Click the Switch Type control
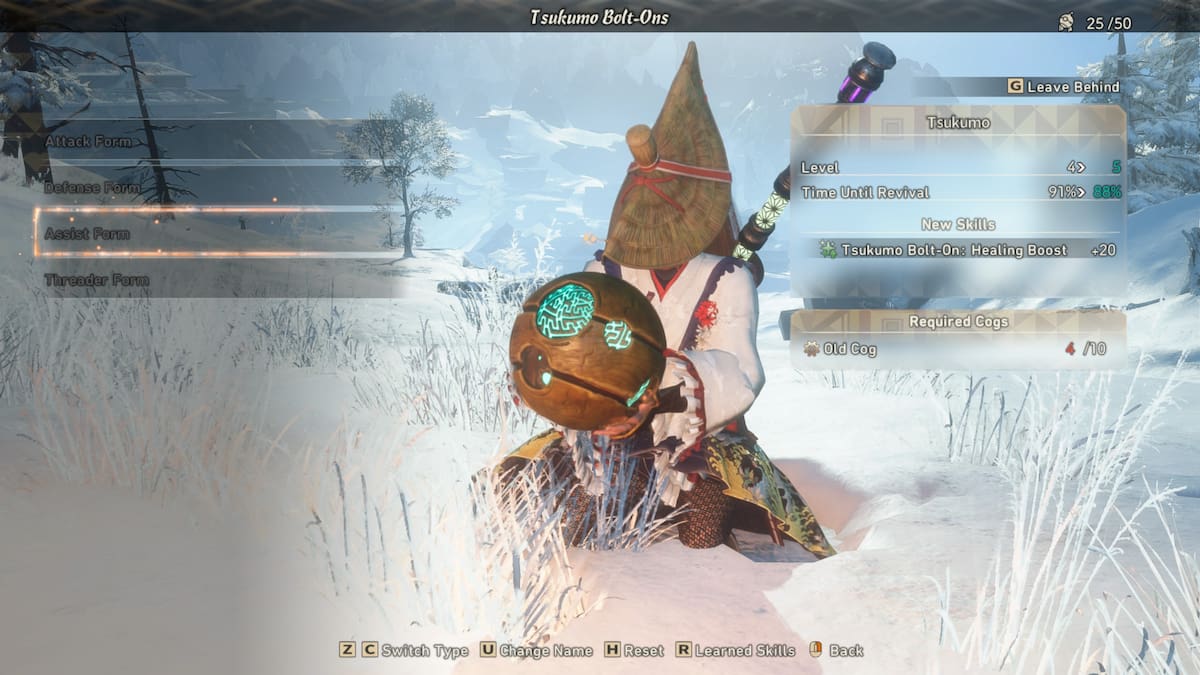Screen dimensions: 1200x675 (404, 651)
